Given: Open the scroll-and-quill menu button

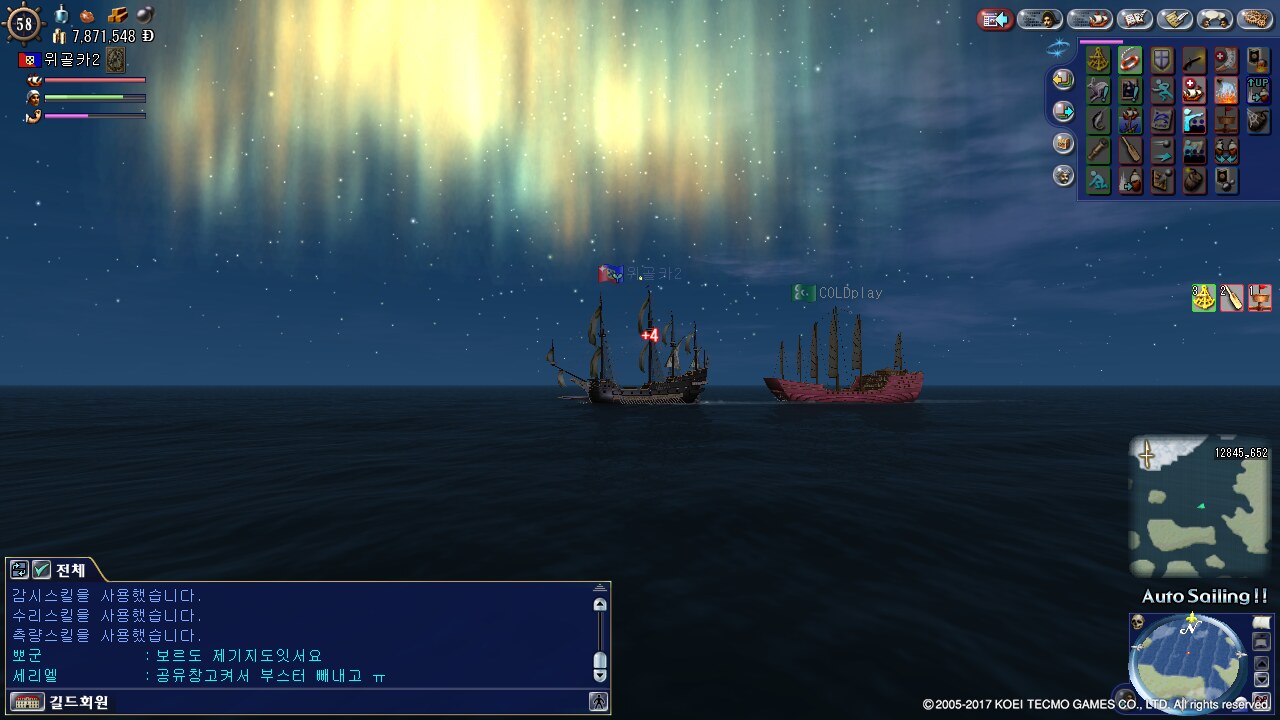Looking at the screenshot, I should (1175, 19).
